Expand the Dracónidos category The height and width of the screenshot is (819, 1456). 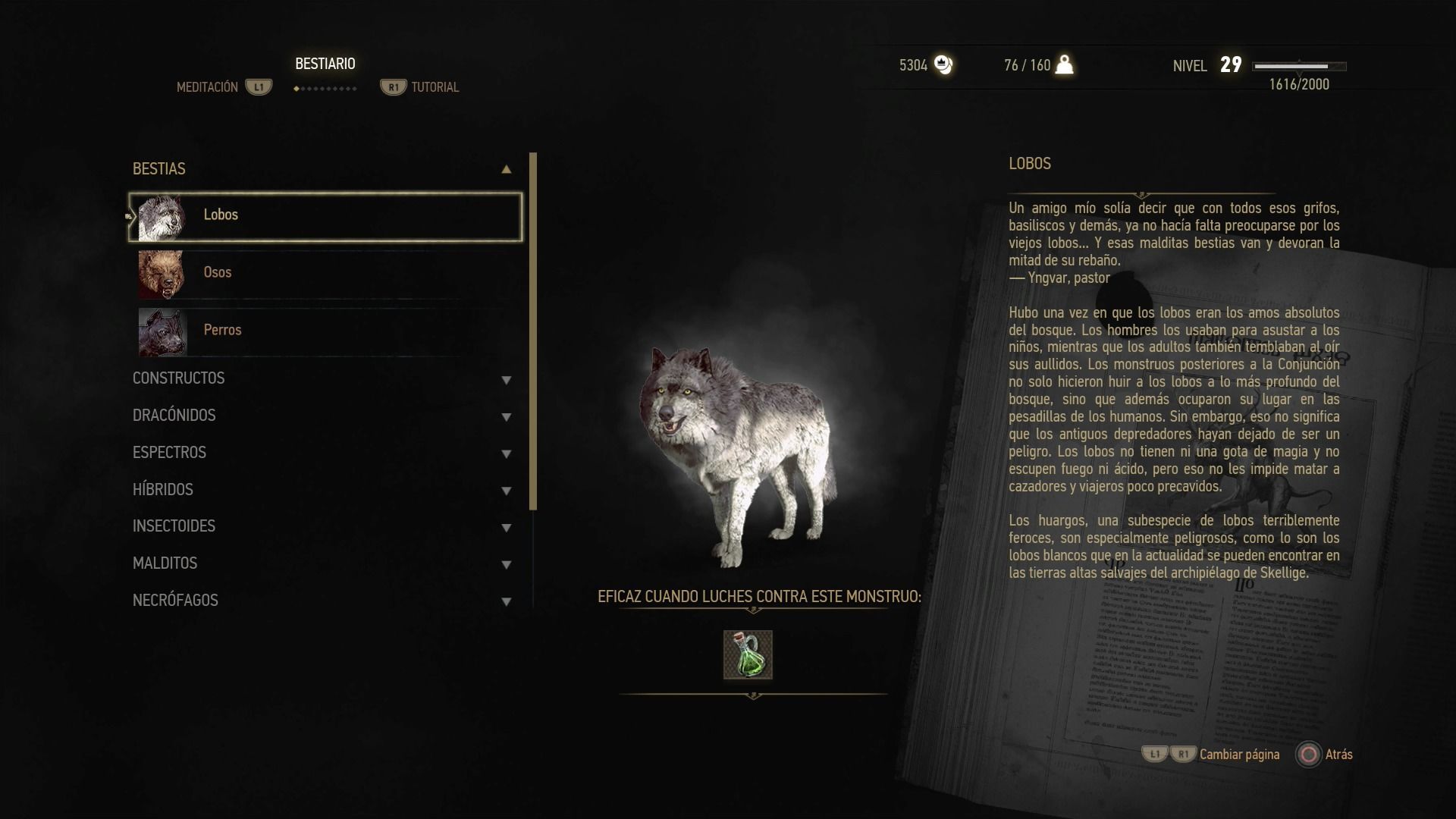pyautogui.click(x=322, y=416)
